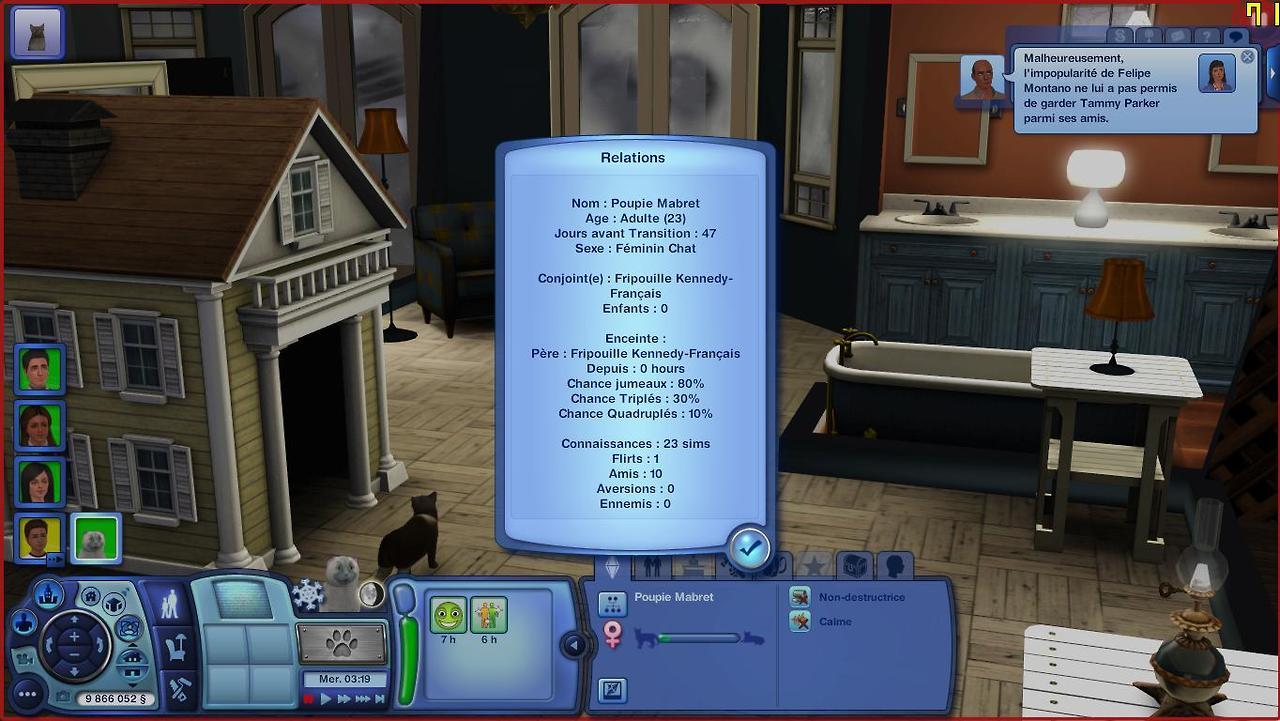Switch to Build mode with the tools icon
Image resolution: width=1280 pixels, height=721 pixels.
tap(179, 689)
